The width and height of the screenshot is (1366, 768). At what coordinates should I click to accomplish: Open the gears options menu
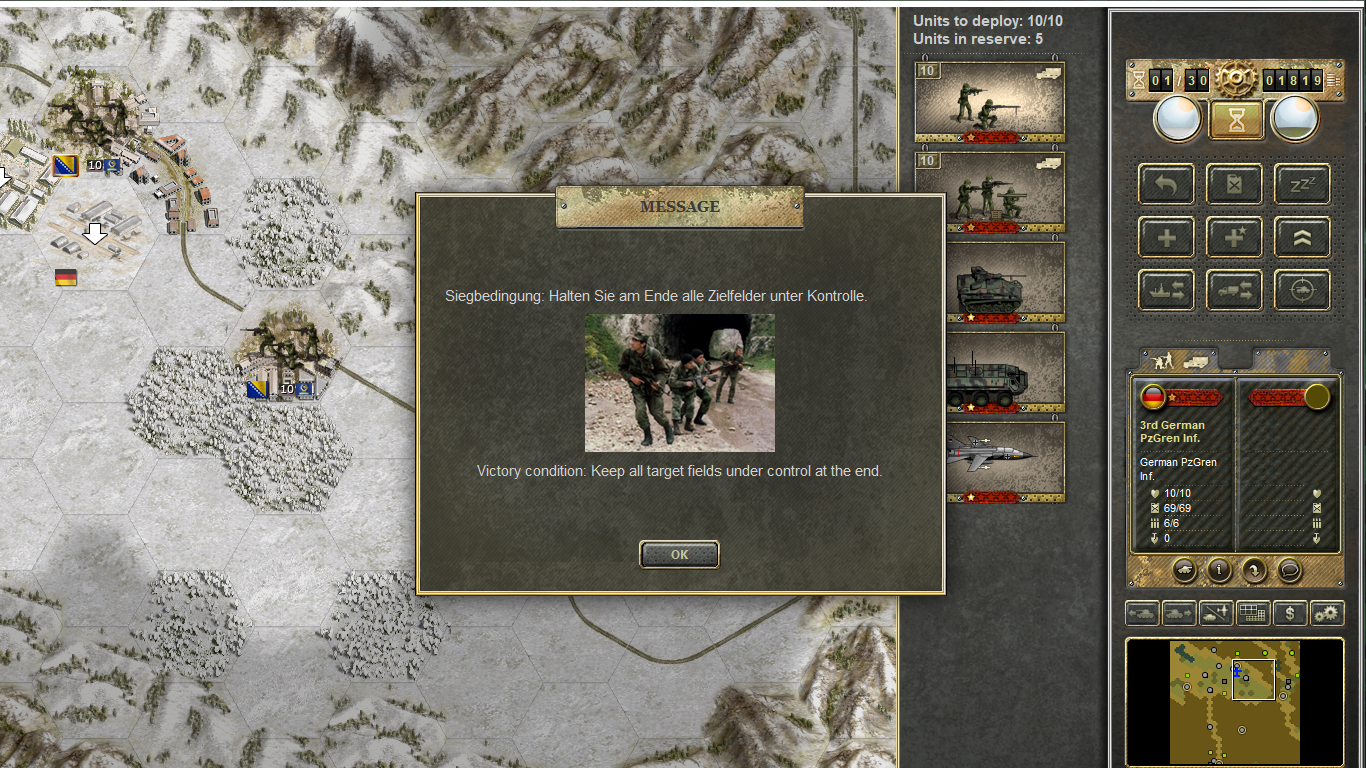(x=1327, y=613)
